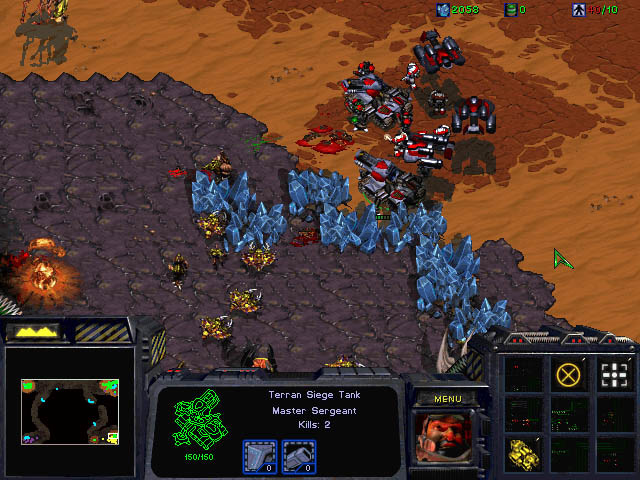Activate the yellow tank mode command
Screen dimensions: 640x480
tap(522, 451)
